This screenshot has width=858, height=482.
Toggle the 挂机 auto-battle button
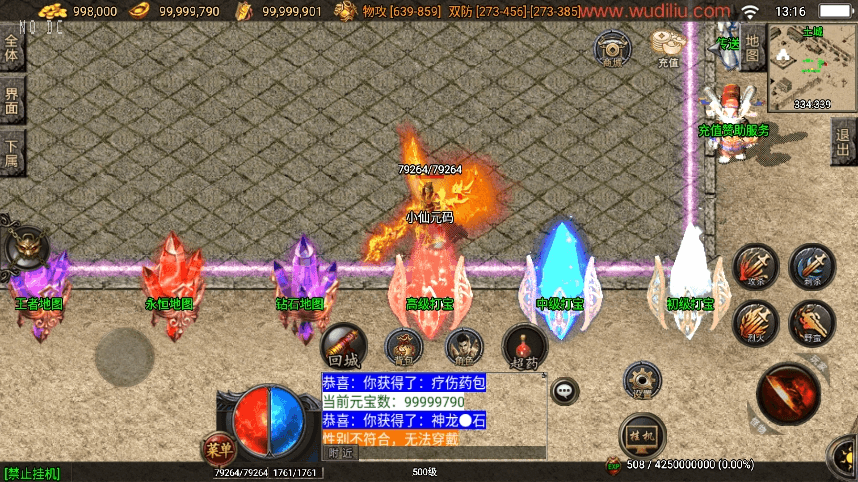[x=642, y=436]
